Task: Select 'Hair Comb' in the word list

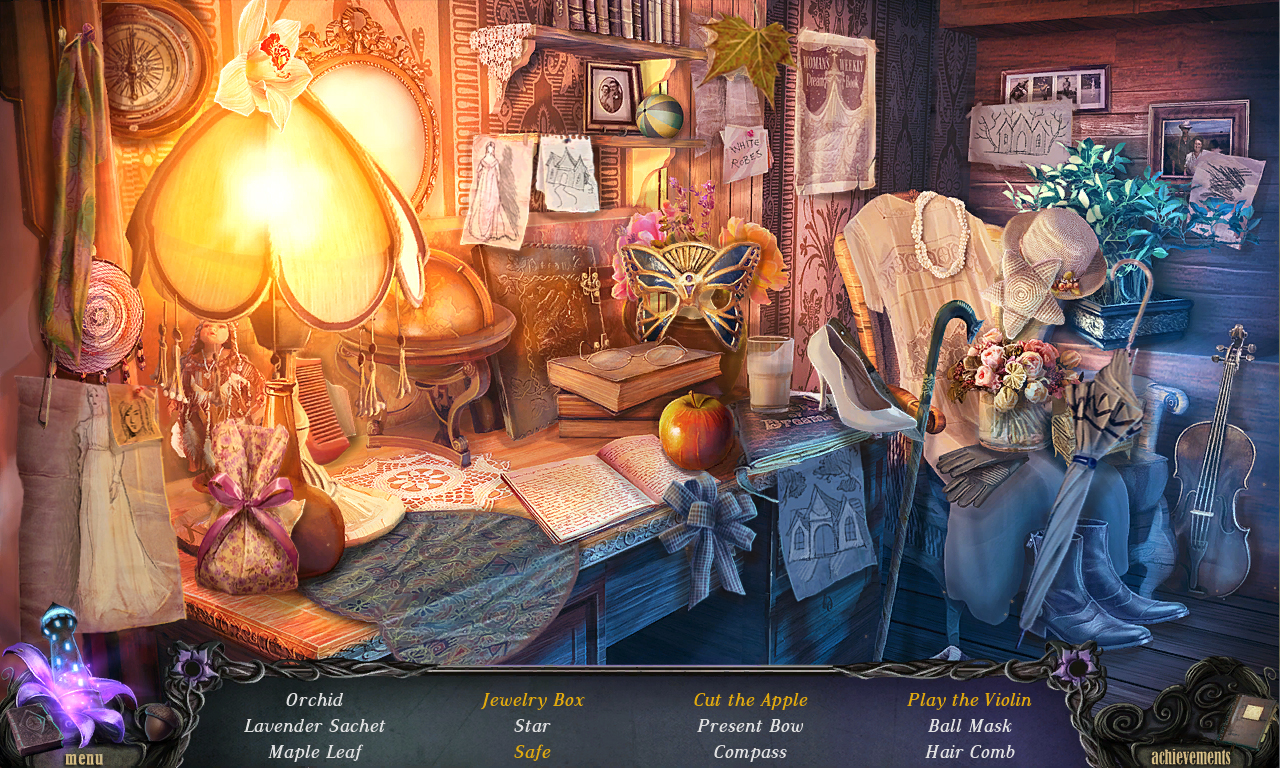Action: 970,752
